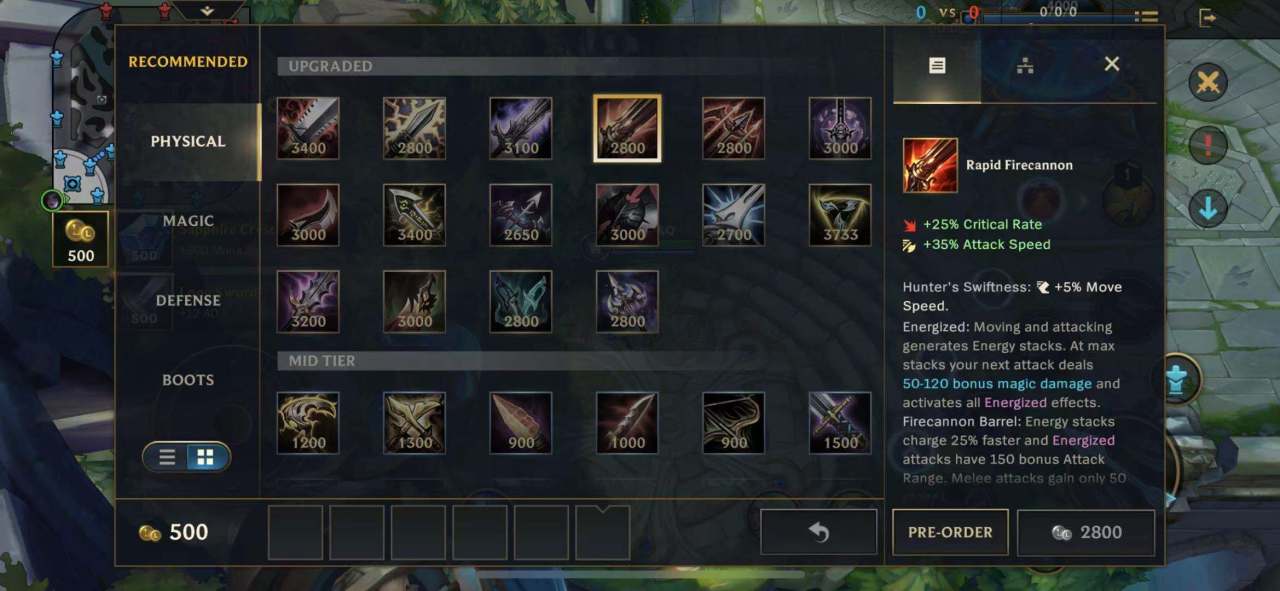Select the 3200 gold upgraded item
The height and width of the screenshot is (591, 1280).
point(308,301)
